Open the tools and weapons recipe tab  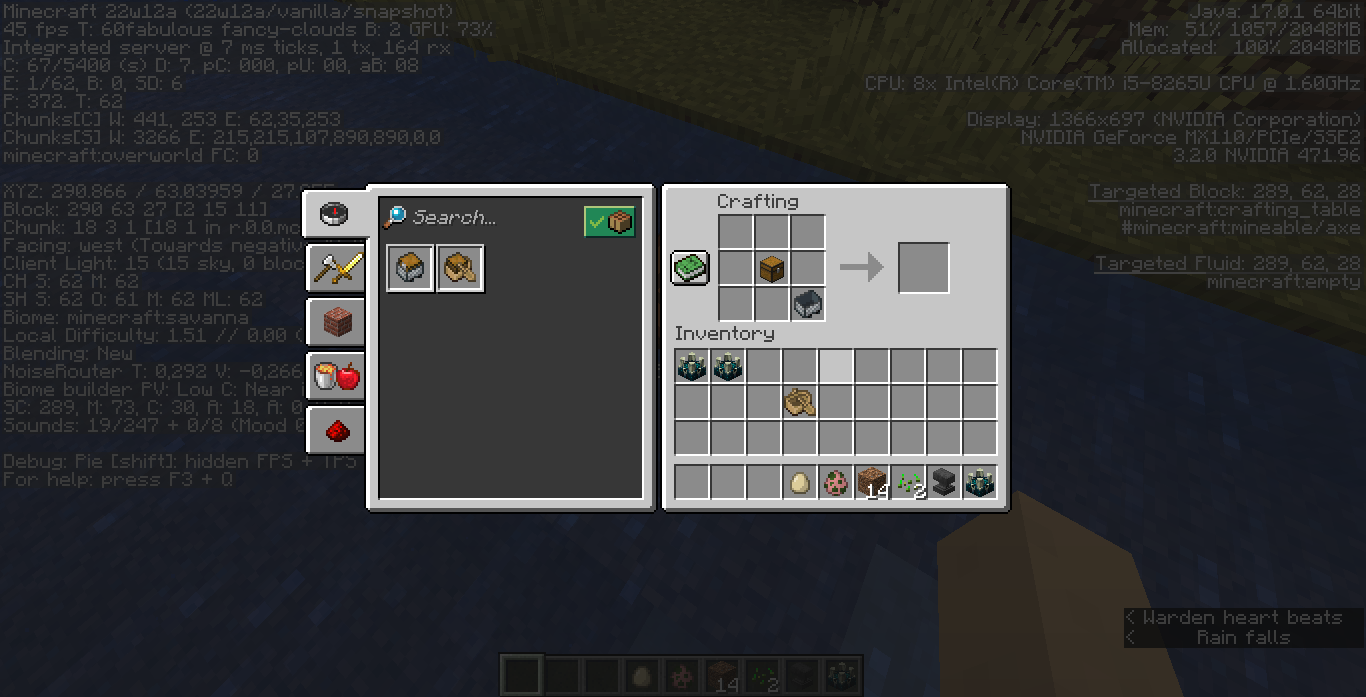[334, 267]
